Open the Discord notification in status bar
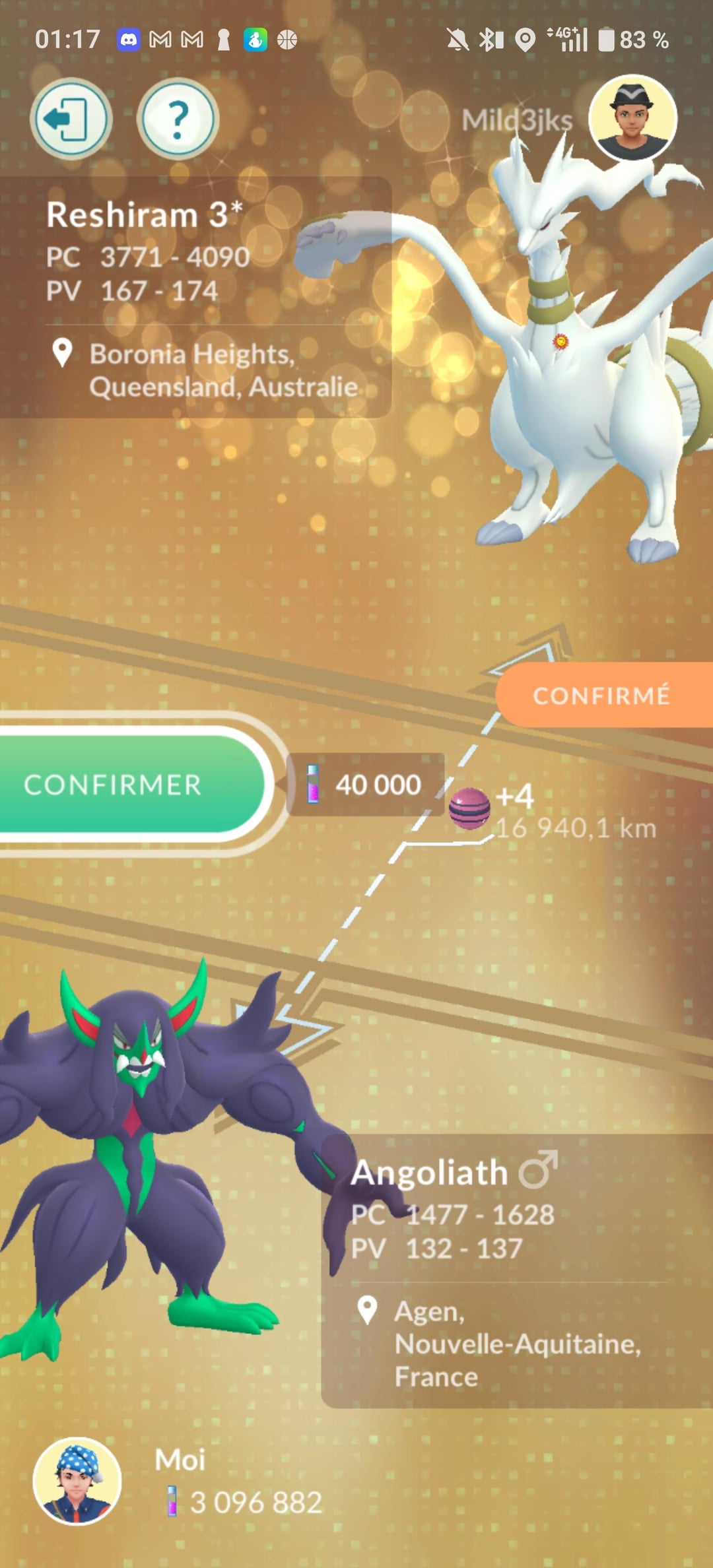This screenshot has height=1568, width=713. coord(128,40)
